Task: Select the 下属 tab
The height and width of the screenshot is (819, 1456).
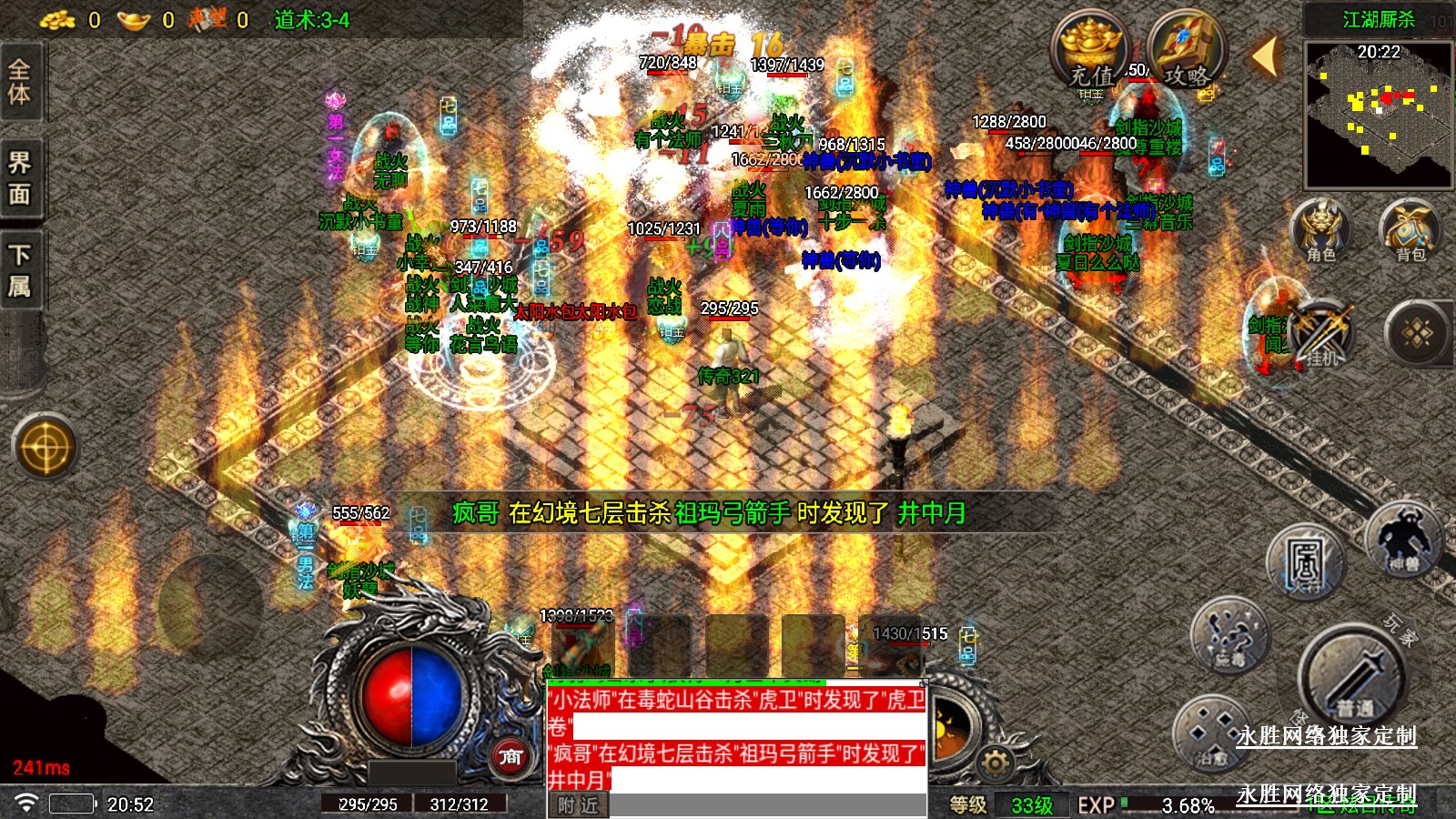Action: 20,270
